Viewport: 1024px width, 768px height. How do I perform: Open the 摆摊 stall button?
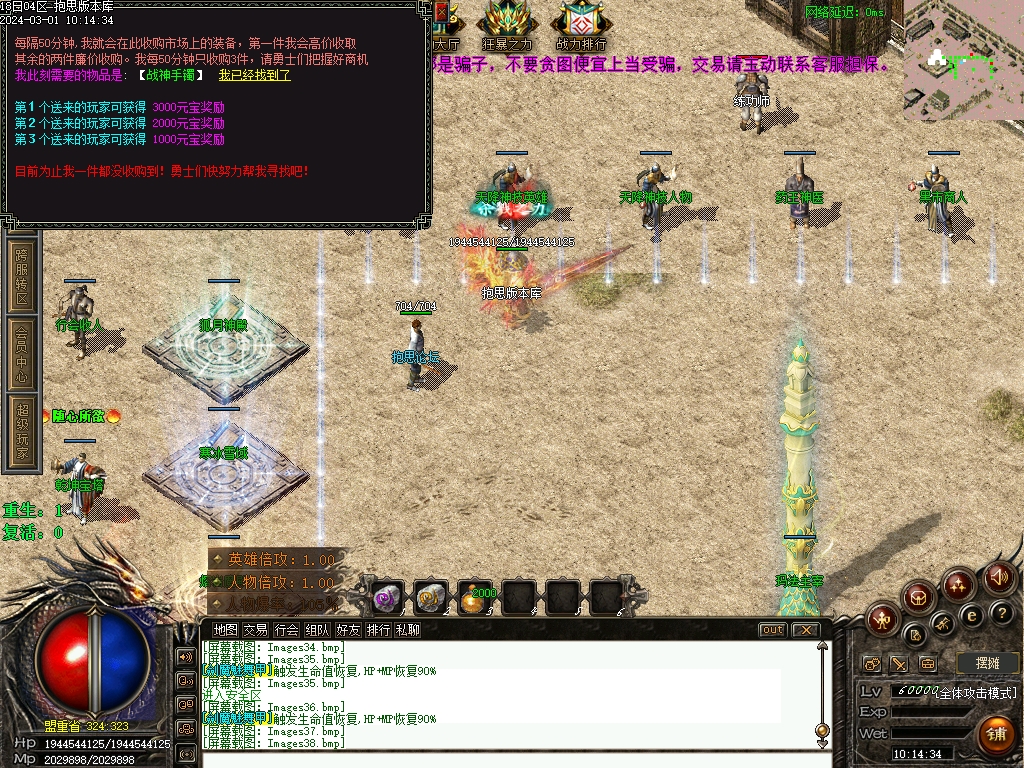(x=988, y=663)
